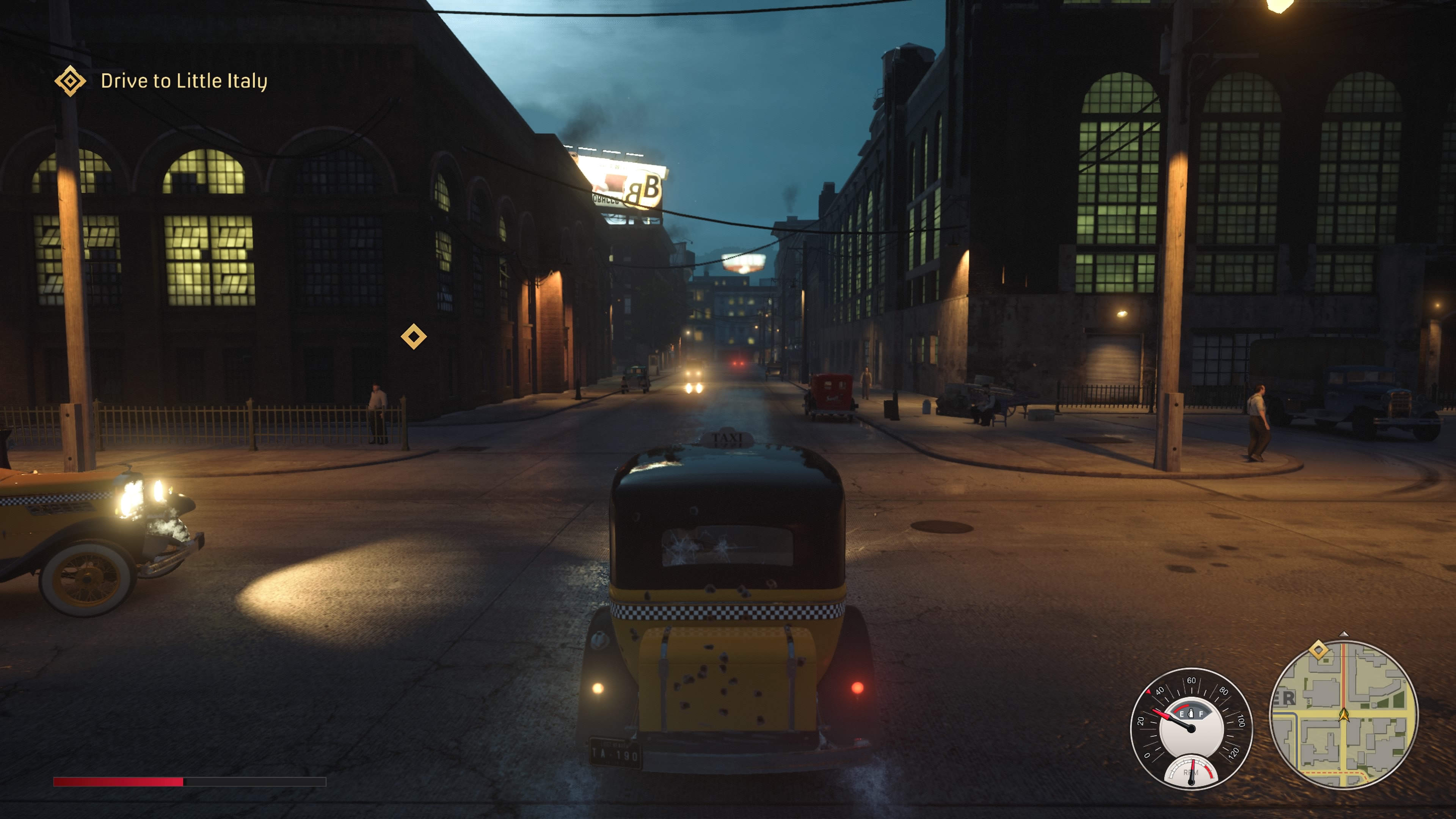
Task: Click the speedometer gauge
Action: 1191,728
